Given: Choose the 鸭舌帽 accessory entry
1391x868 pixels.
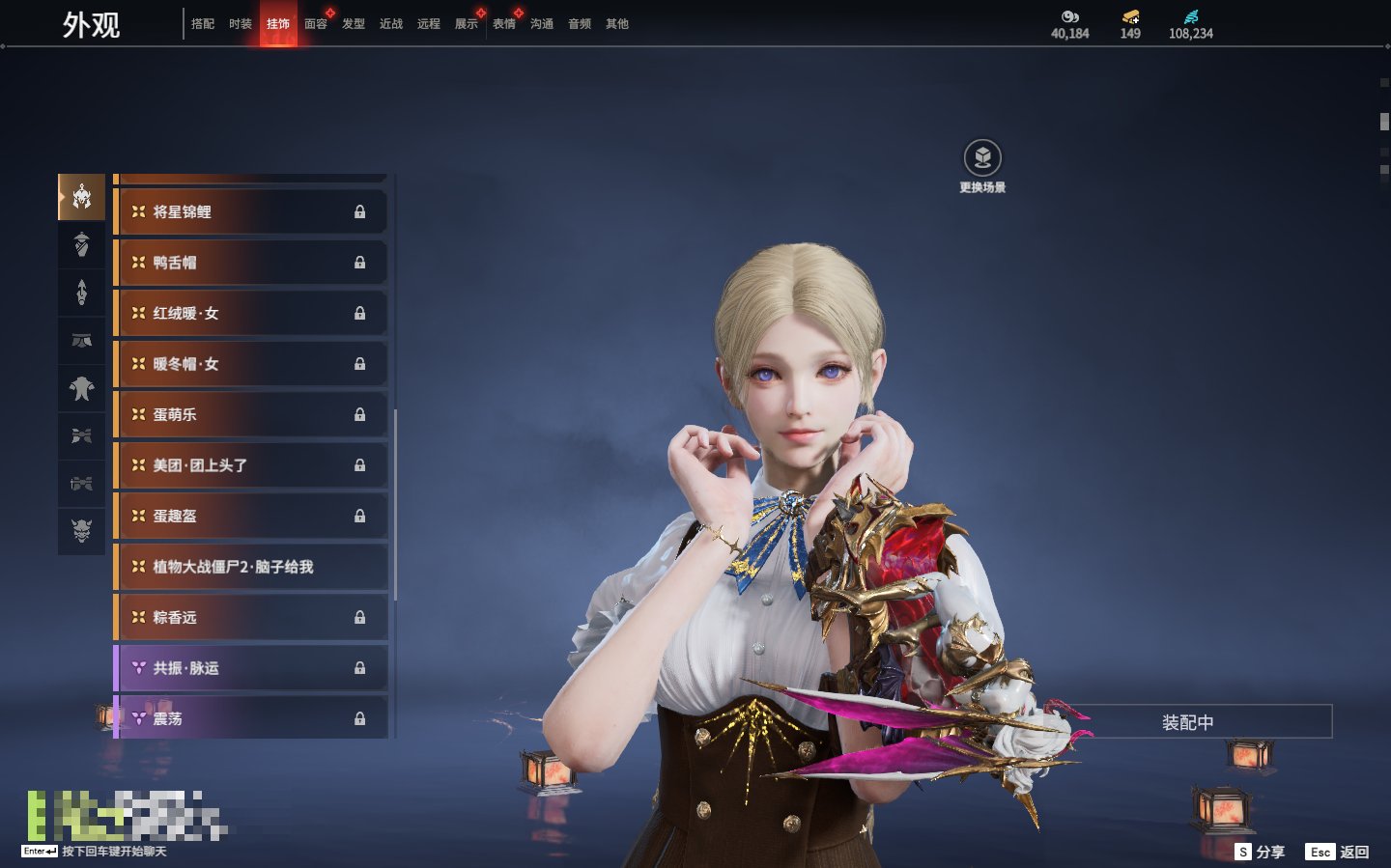Looking at the screenshot, I should click(251, 263).
